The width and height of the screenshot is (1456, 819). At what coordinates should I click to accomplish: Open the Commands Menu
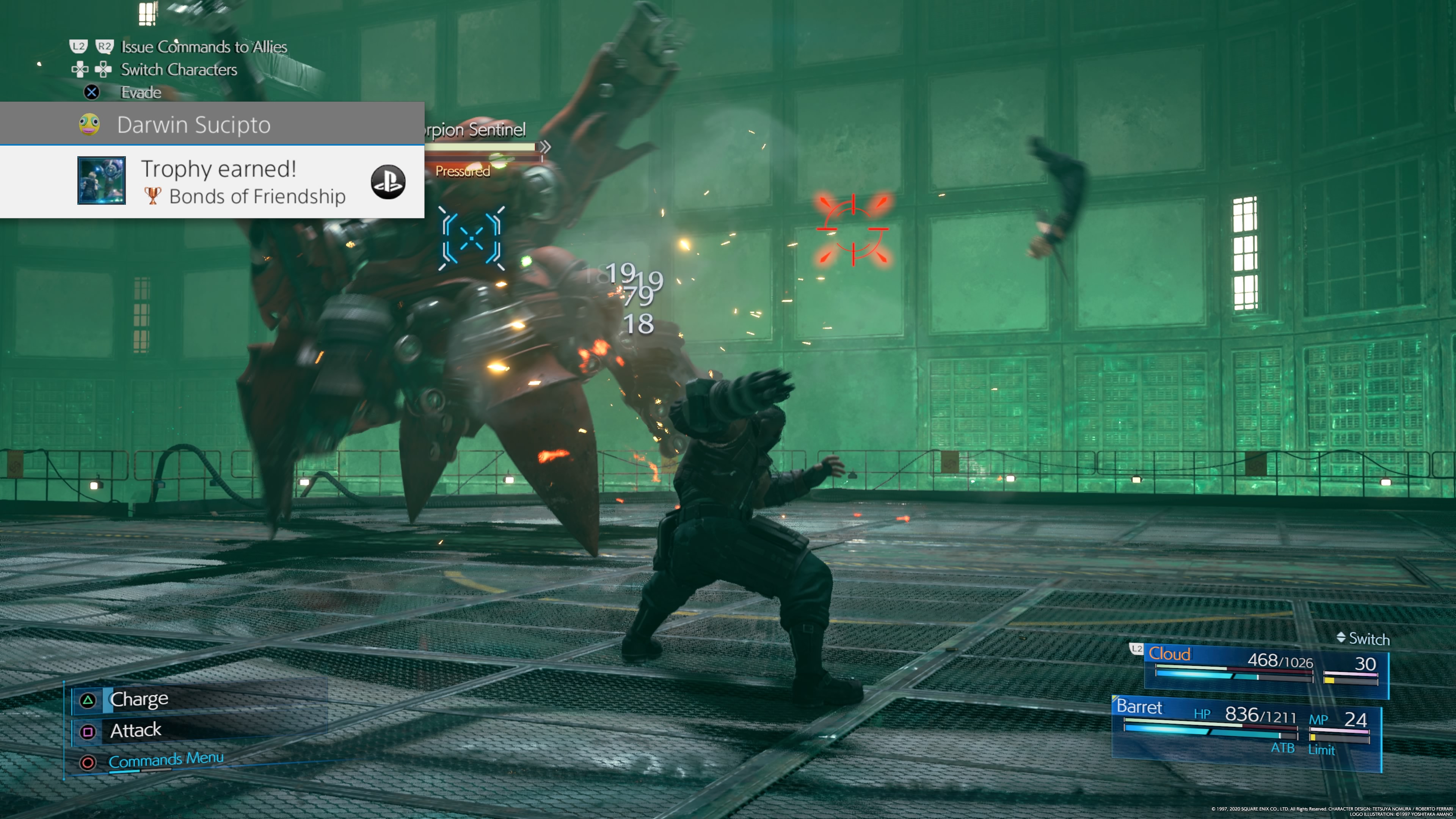pos(166,759)
